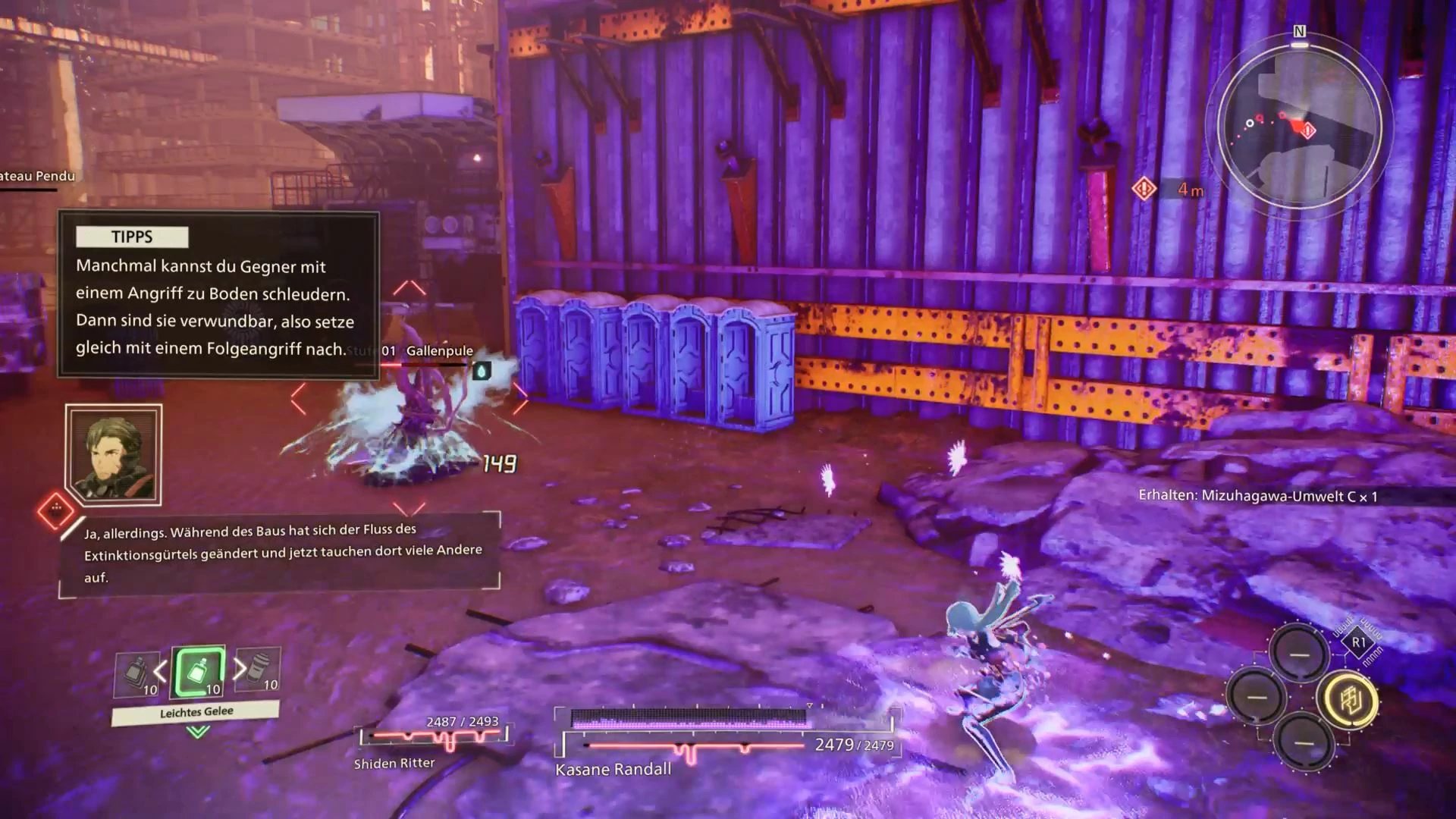This screenshot has height=819, width=1456.
Task: Click the right arrow of item selector
Action: [x=240, y=668]
